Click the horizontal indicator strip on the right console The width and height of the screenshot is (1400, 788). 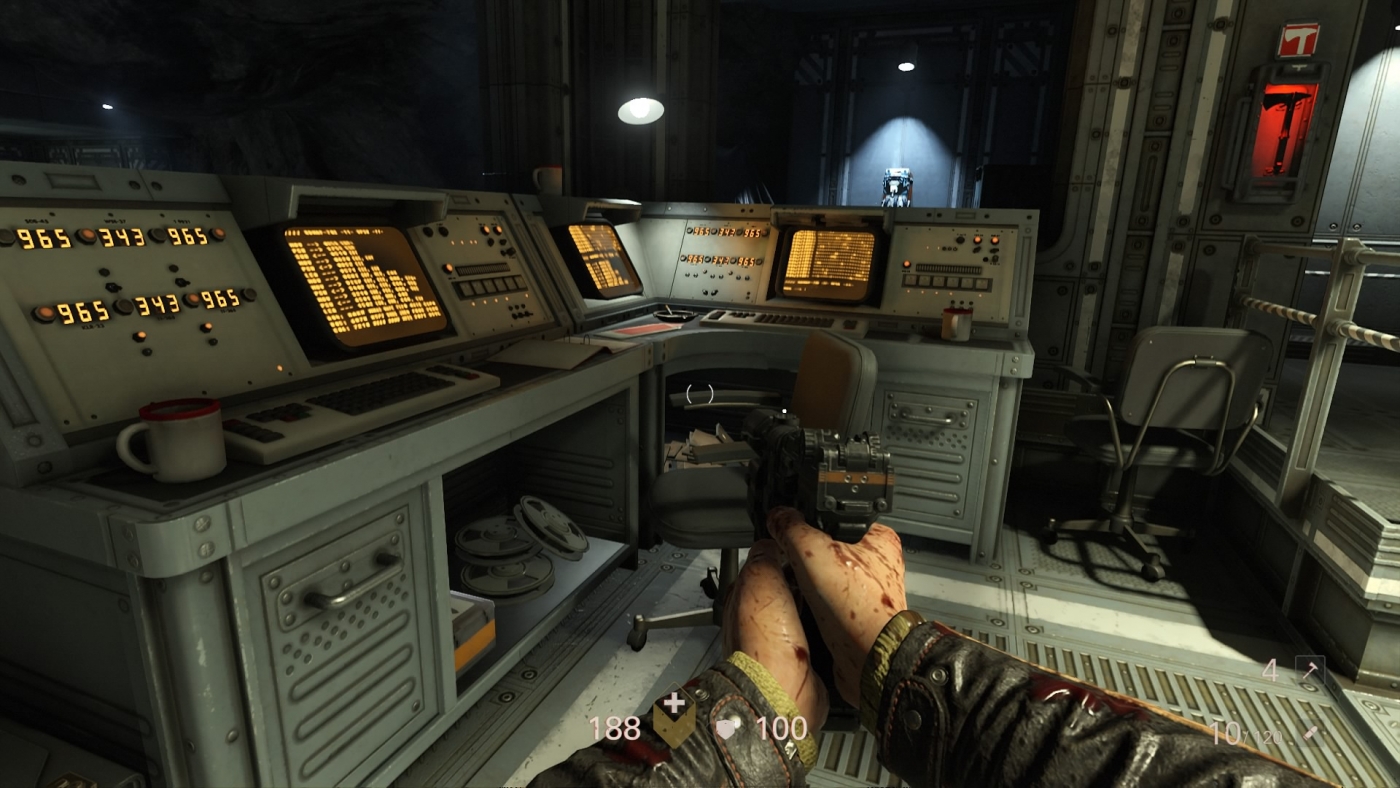click(x=949, y=268)
